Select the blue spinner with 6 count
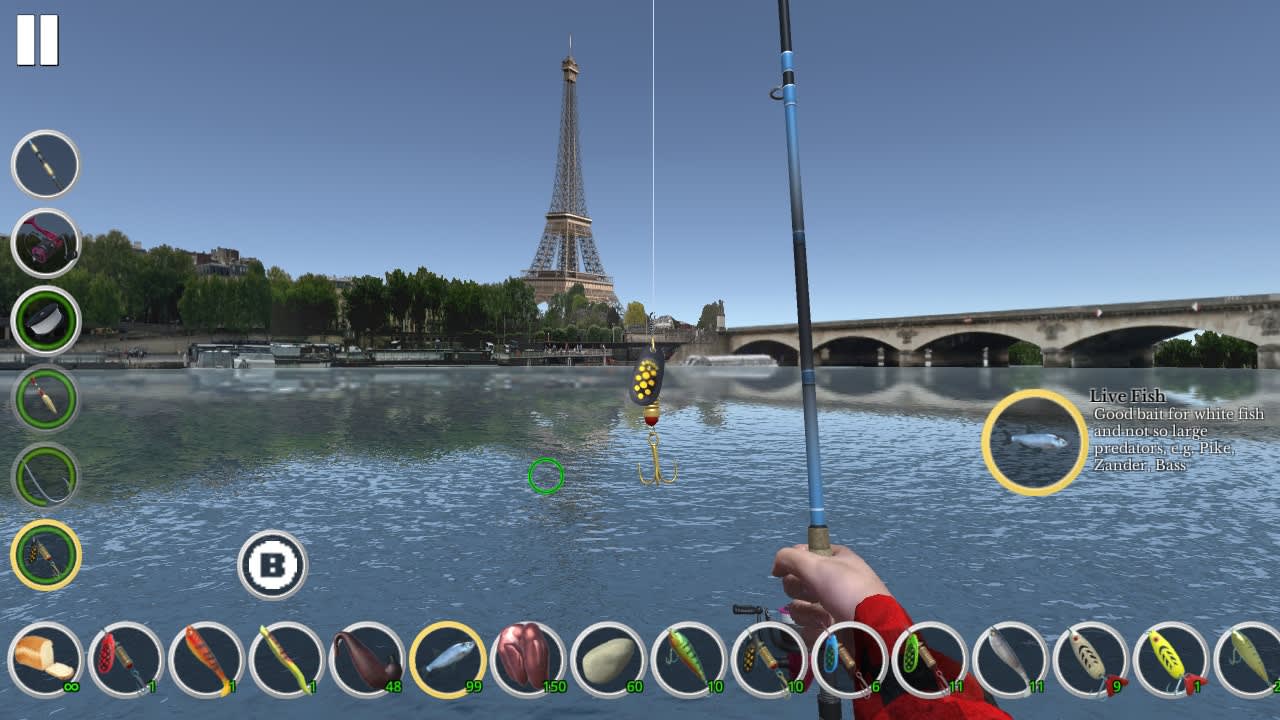This screenshot has height=720, width=1280. tap(845, 660)
